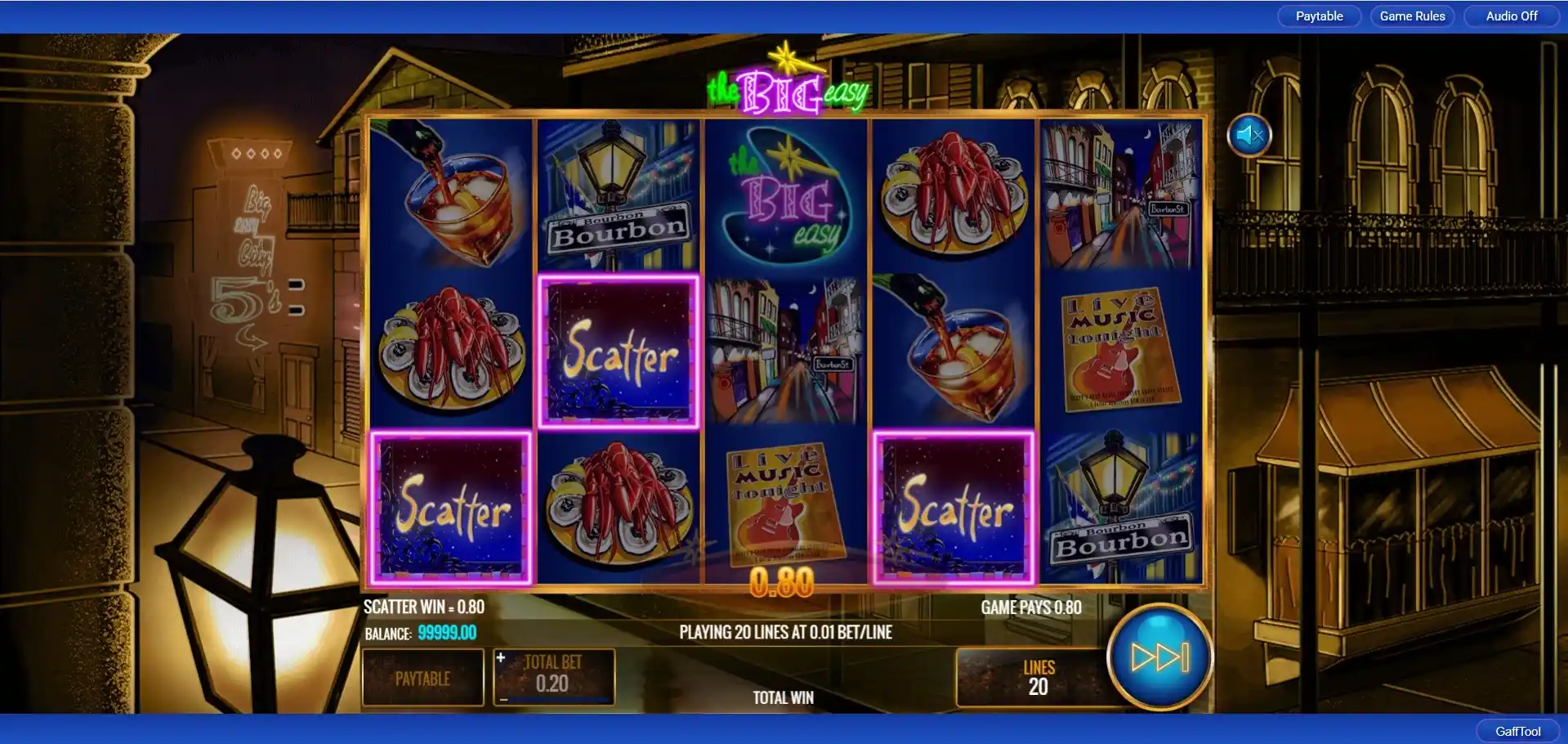This screenshot has width=1568, height=744.
Task: Skip the win animation with the fast-forward button
Action: click(1159, 657)
